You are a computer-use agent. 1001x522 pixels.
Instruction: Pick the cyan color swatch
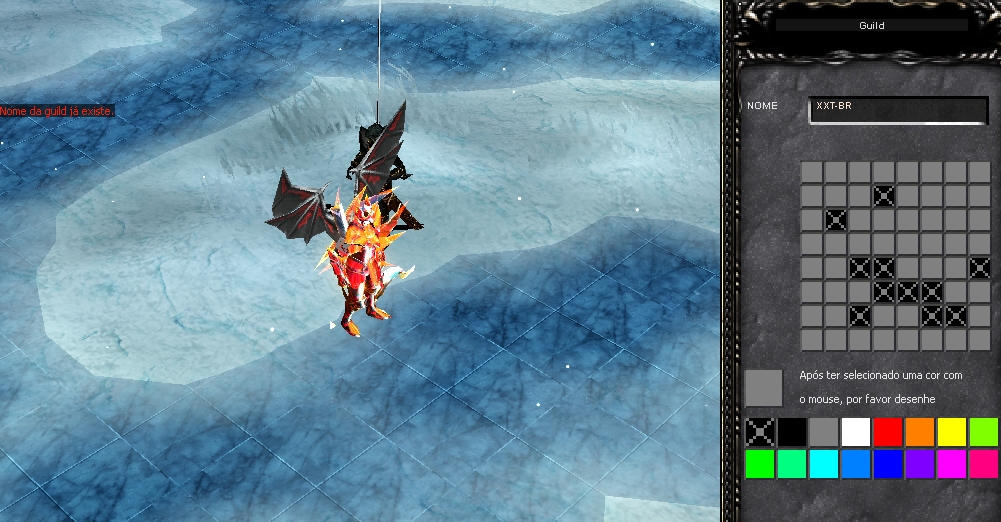point(824,464)
